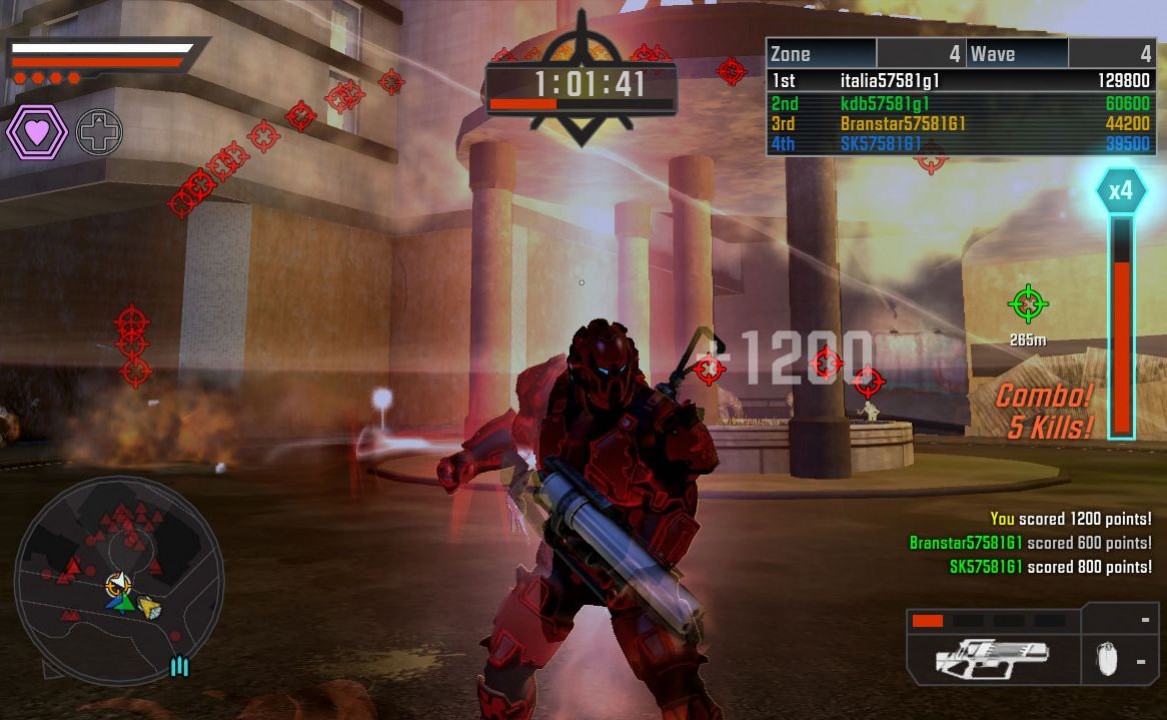Select the equipped rifle weapon slot
1167x720 pixels.
tap(993, 657)
